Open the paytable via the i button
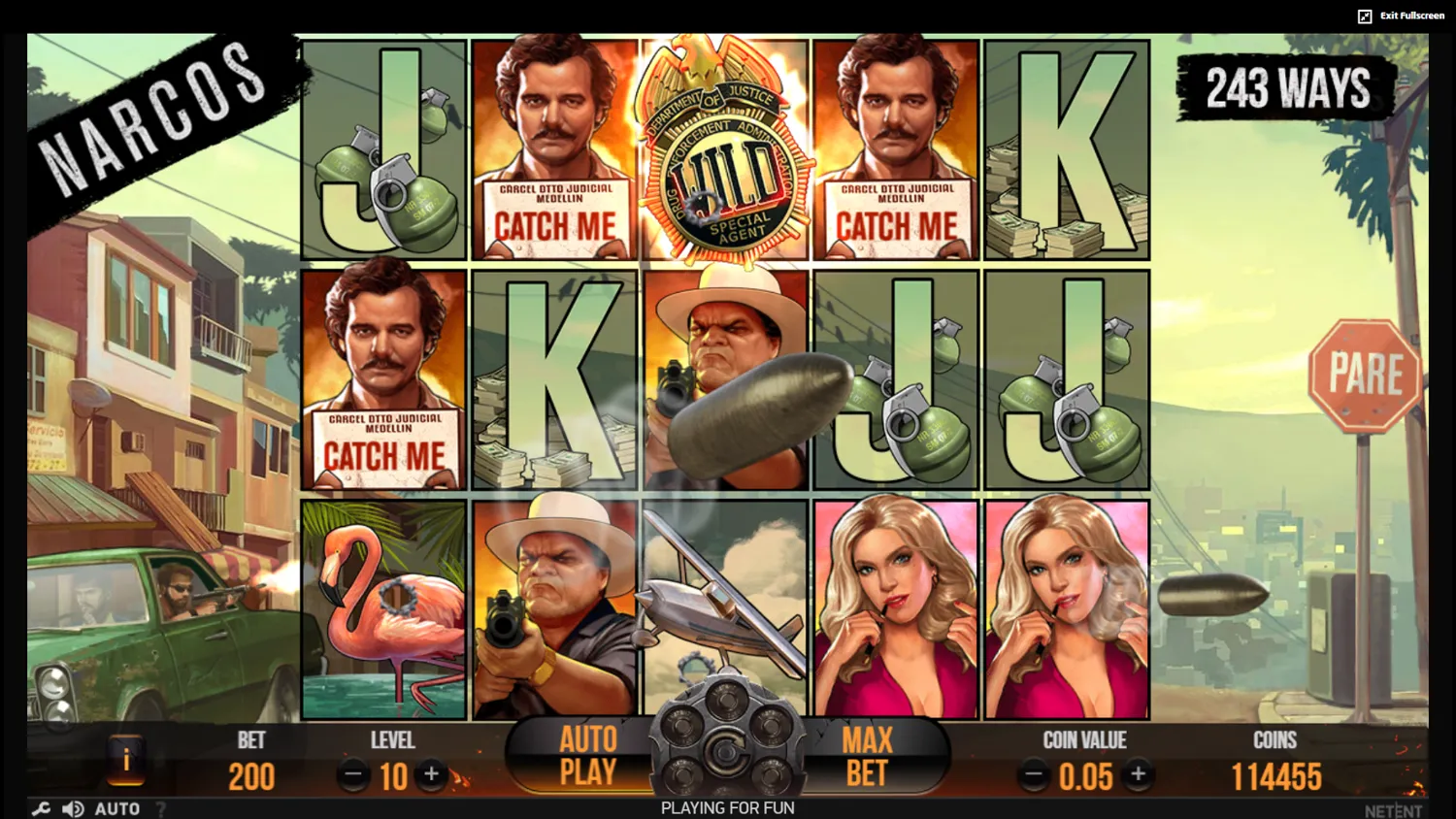 [125, 763]
